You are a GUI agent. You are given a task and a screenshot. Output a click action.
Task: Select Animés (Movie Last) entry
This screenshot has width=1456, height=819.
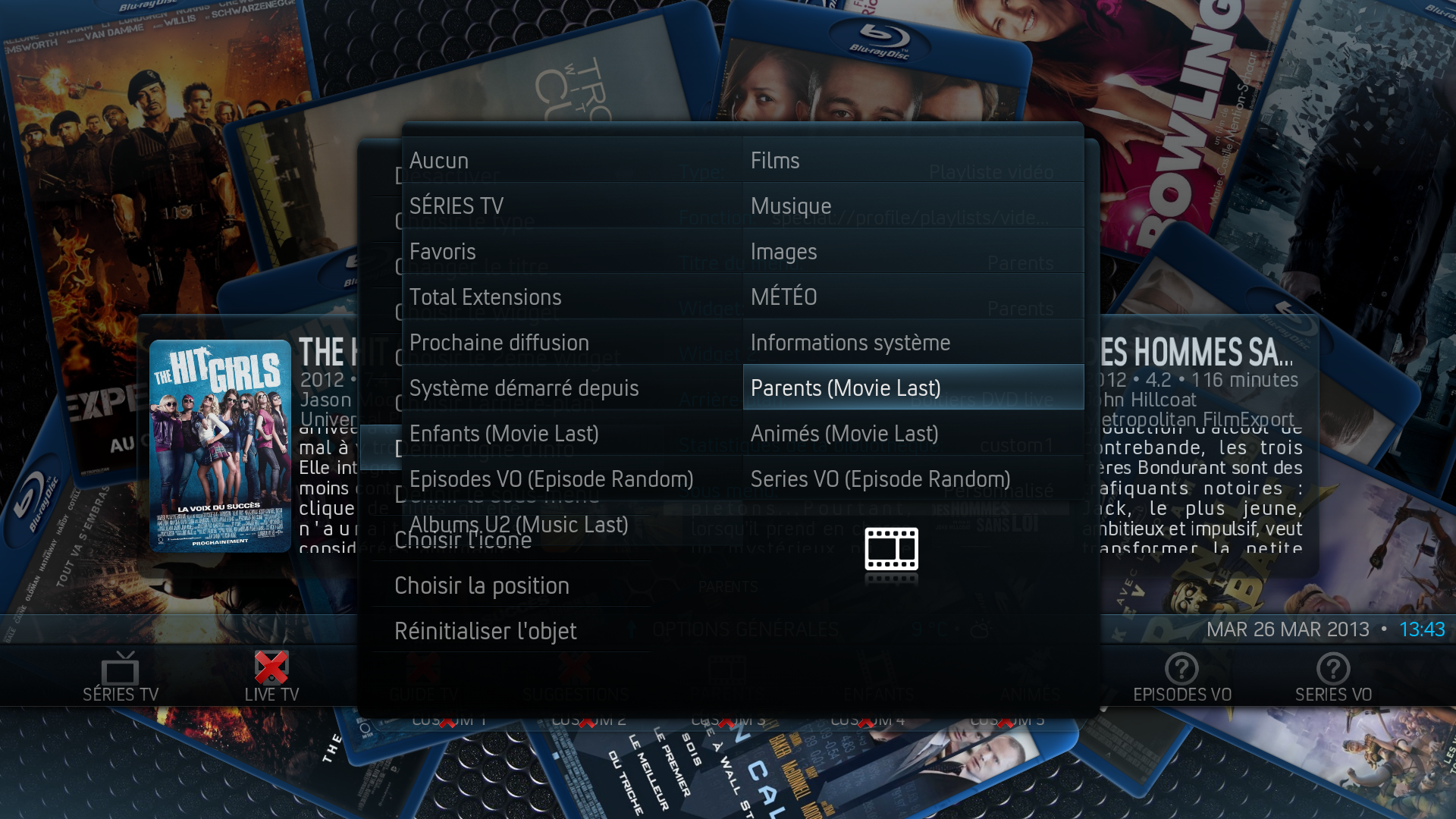[913, 434]
